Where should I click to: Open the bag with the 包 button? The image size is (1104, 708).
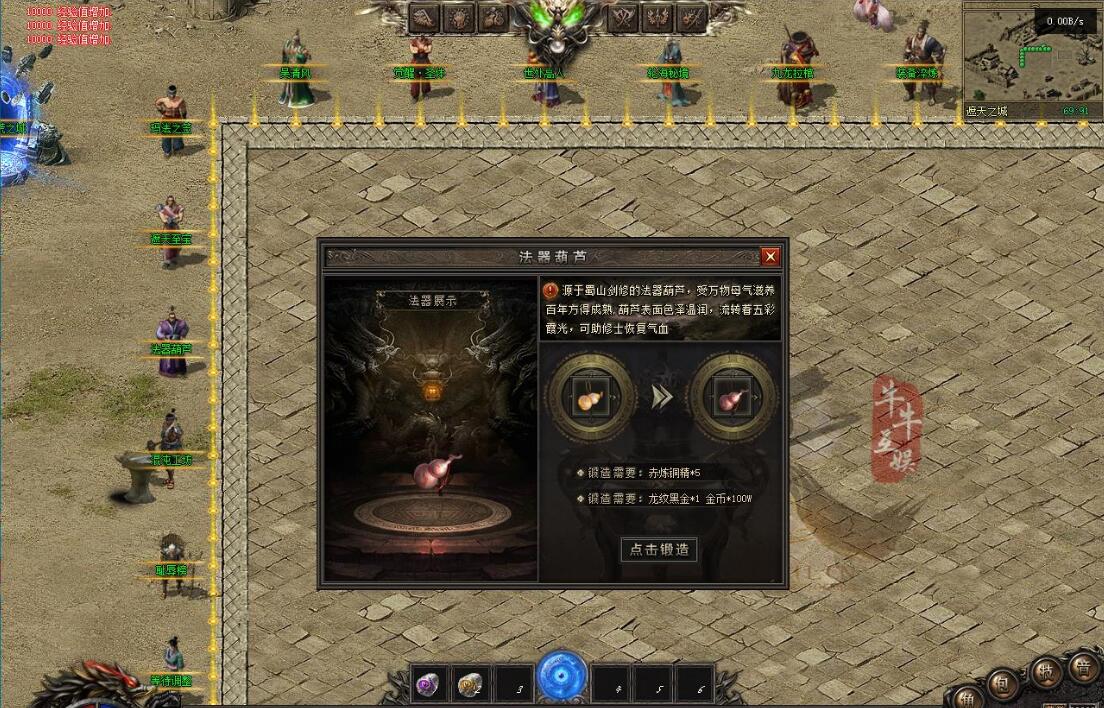point(1002,683)
